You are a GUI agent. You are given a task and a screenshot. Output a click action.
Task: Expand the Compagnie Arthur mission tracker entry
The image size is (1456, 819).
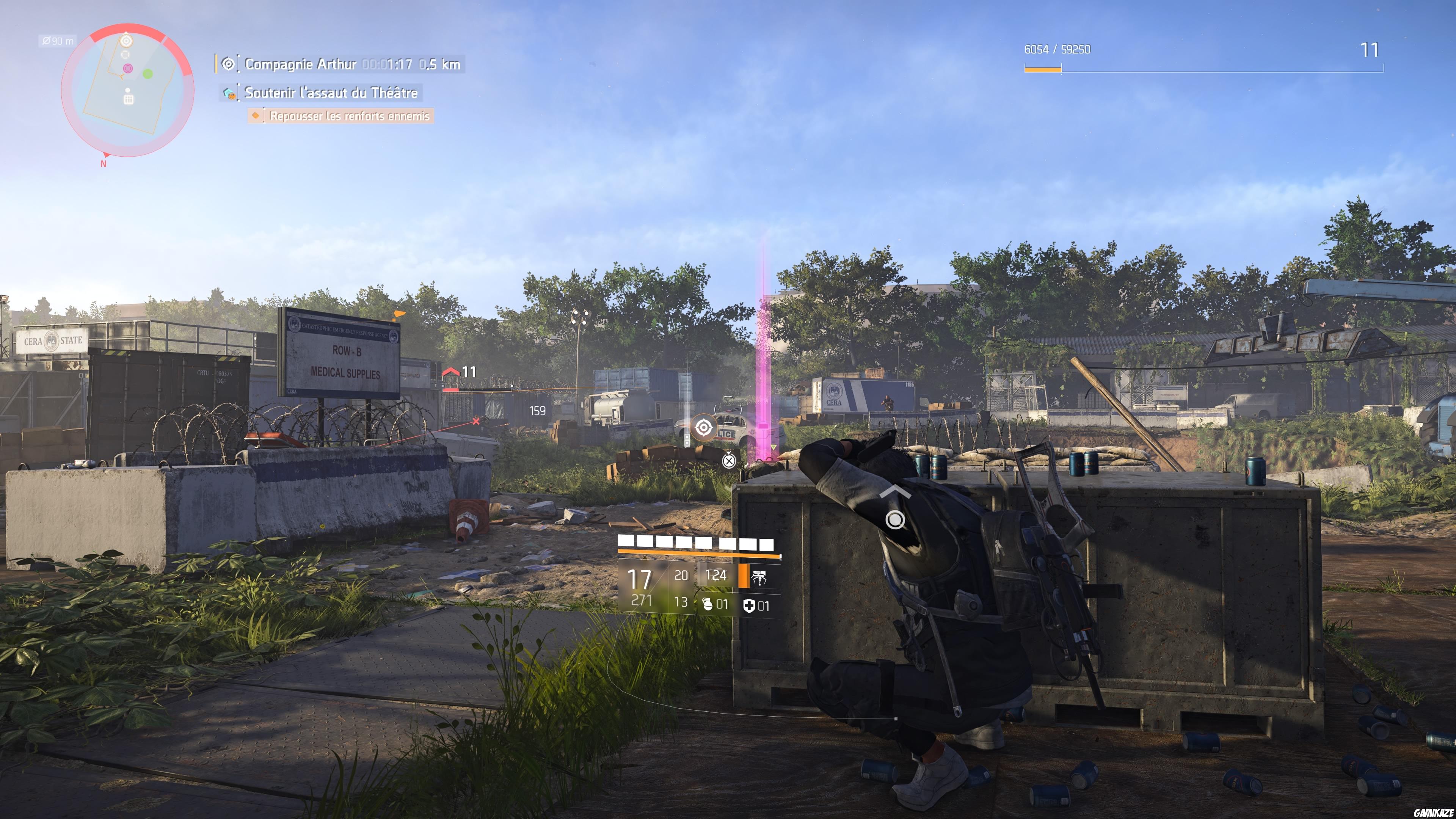coord(300,64)
